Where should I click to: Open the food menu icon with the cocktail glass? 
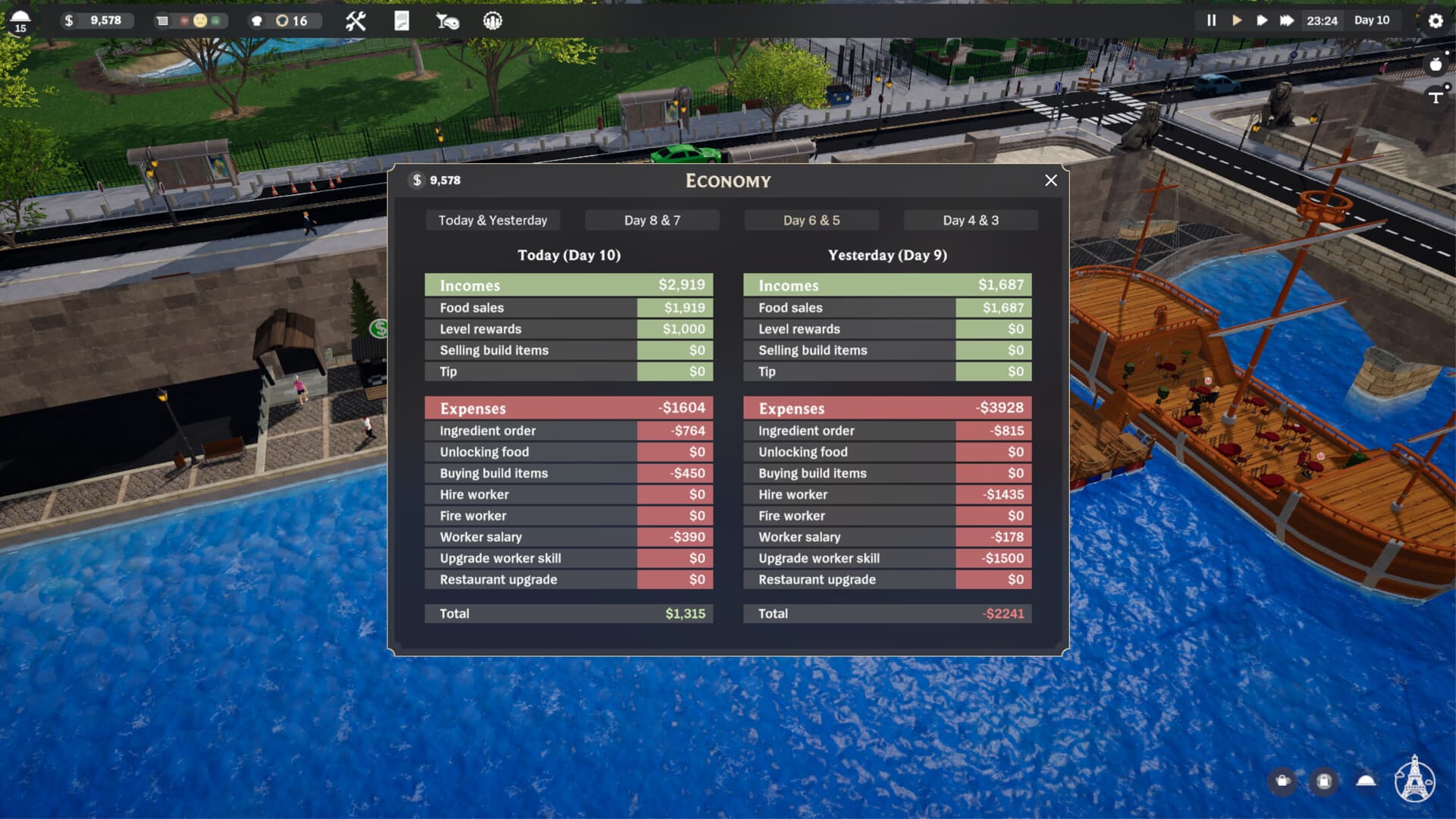447,21
